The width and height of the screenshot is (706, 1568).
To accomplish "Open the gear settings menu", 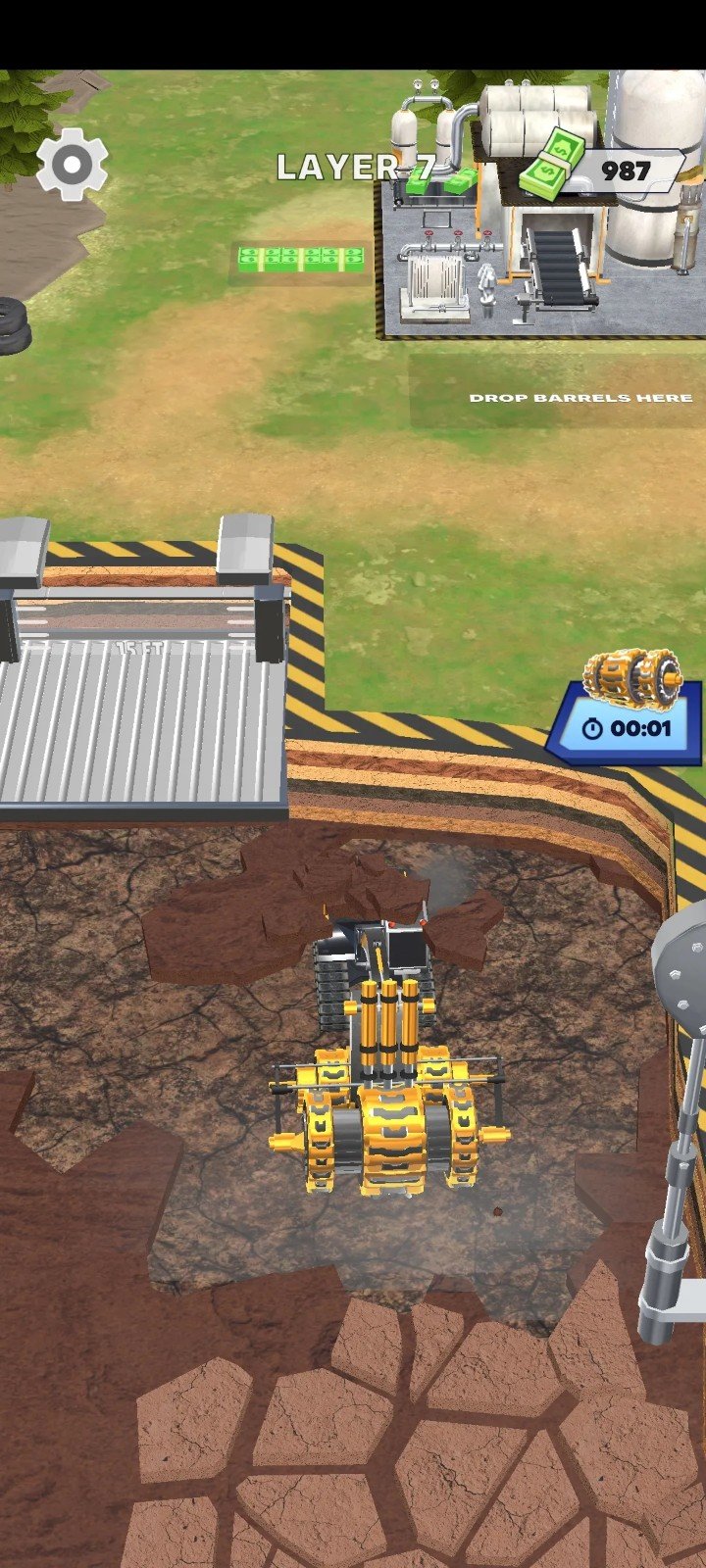I will pyautogui.click(x=72, y=164).
